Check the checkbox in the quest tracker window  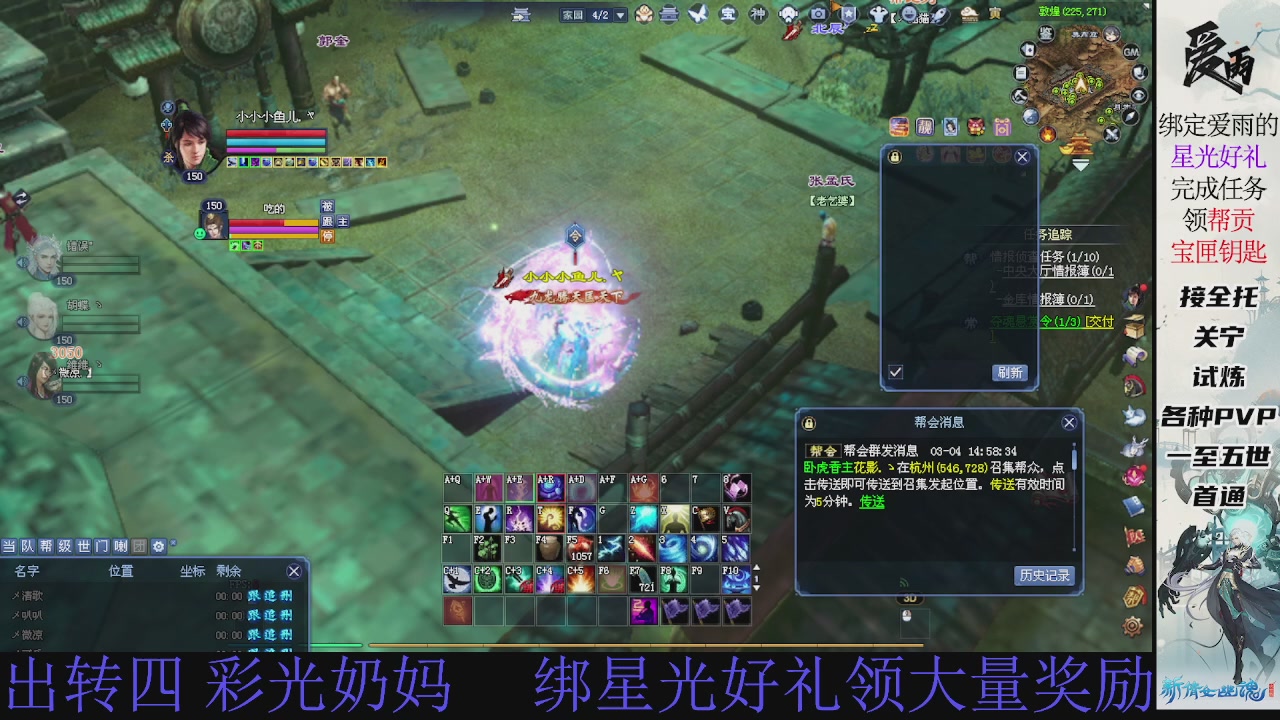click(x=895, y=372)
